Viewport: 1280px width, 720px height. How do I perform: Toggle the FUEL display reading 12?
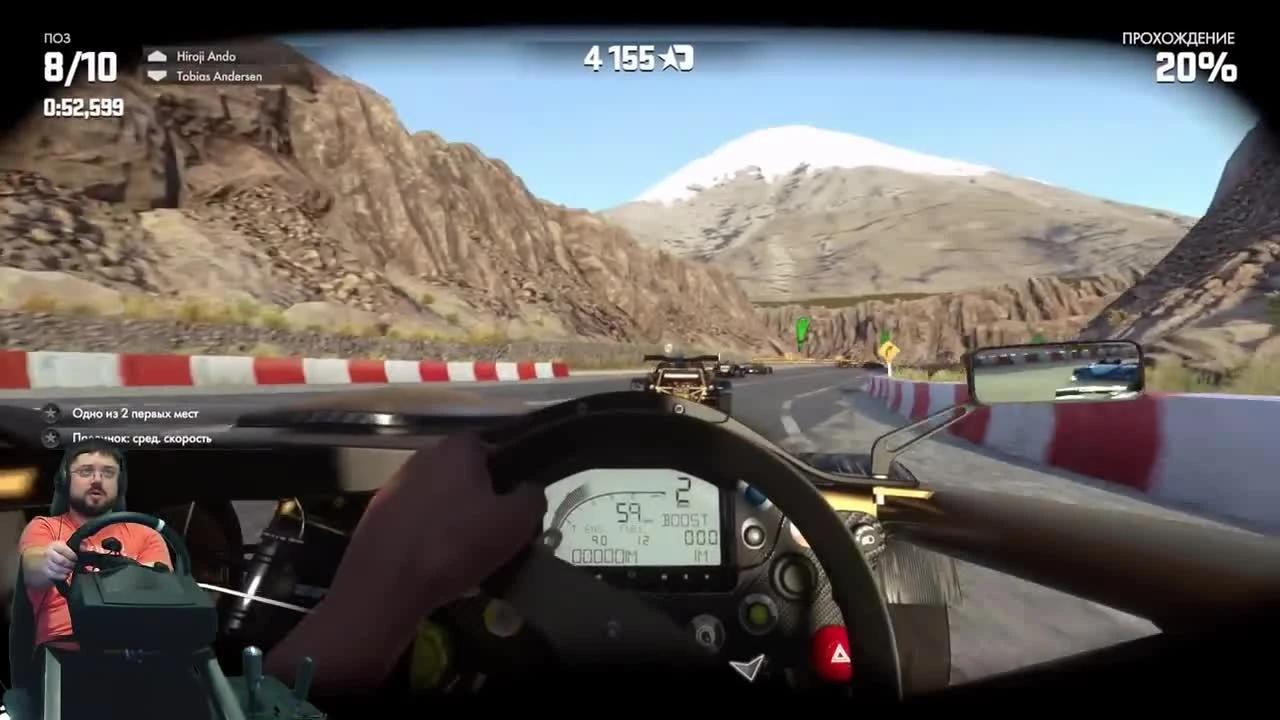(x=642, y=540)
